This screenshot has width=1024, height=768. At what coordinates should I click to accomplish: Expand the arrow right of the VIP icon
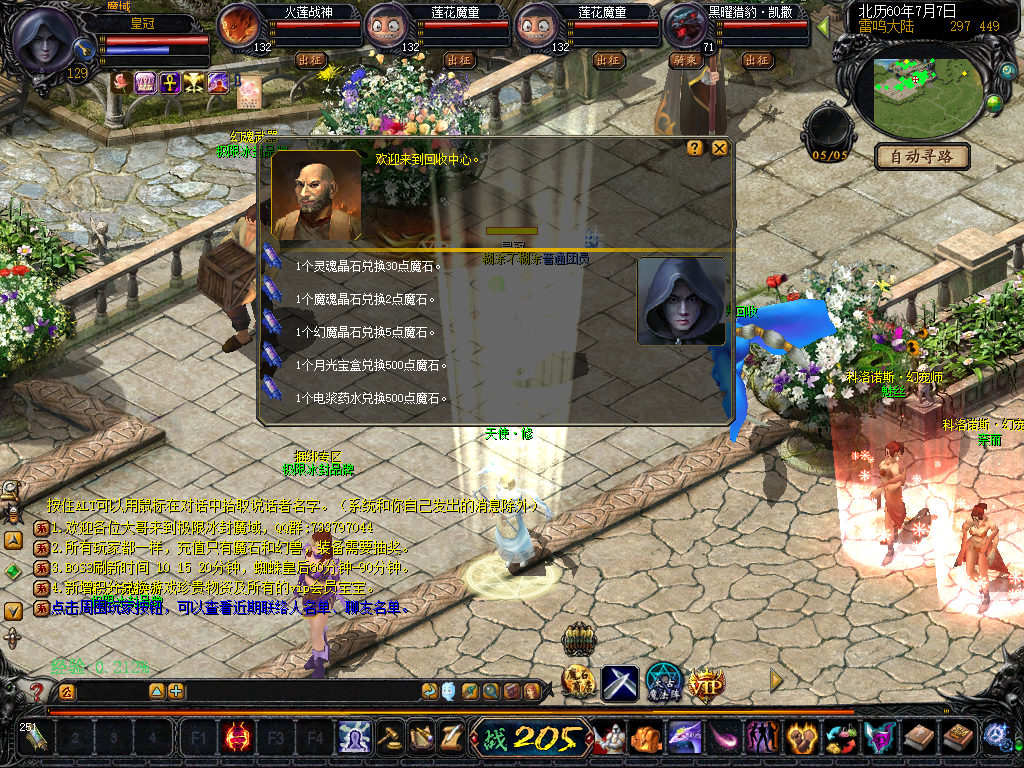pyautogui.click(x=775, y=681)
